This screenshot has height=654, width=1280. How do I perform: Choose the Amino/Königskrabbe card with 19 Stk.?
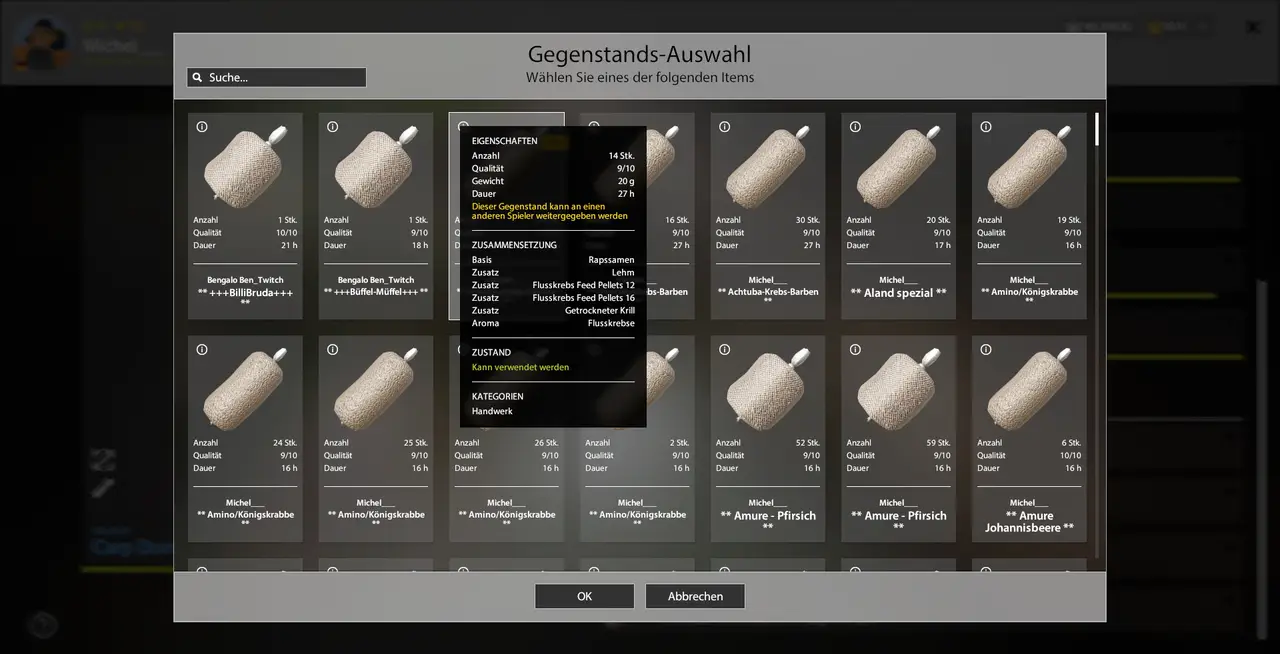(1029, 215)
